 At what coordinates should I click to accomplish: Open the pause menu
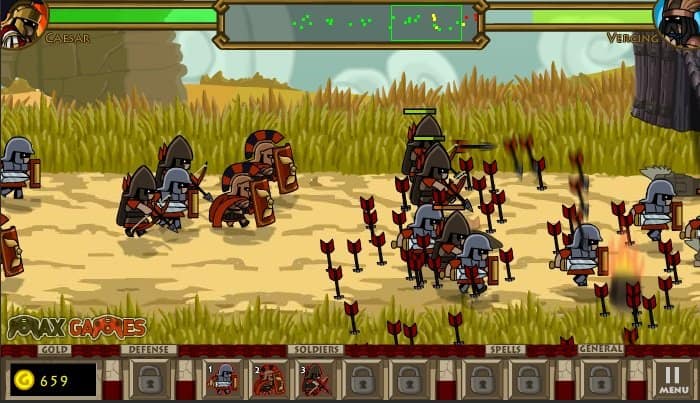point(673,379)
